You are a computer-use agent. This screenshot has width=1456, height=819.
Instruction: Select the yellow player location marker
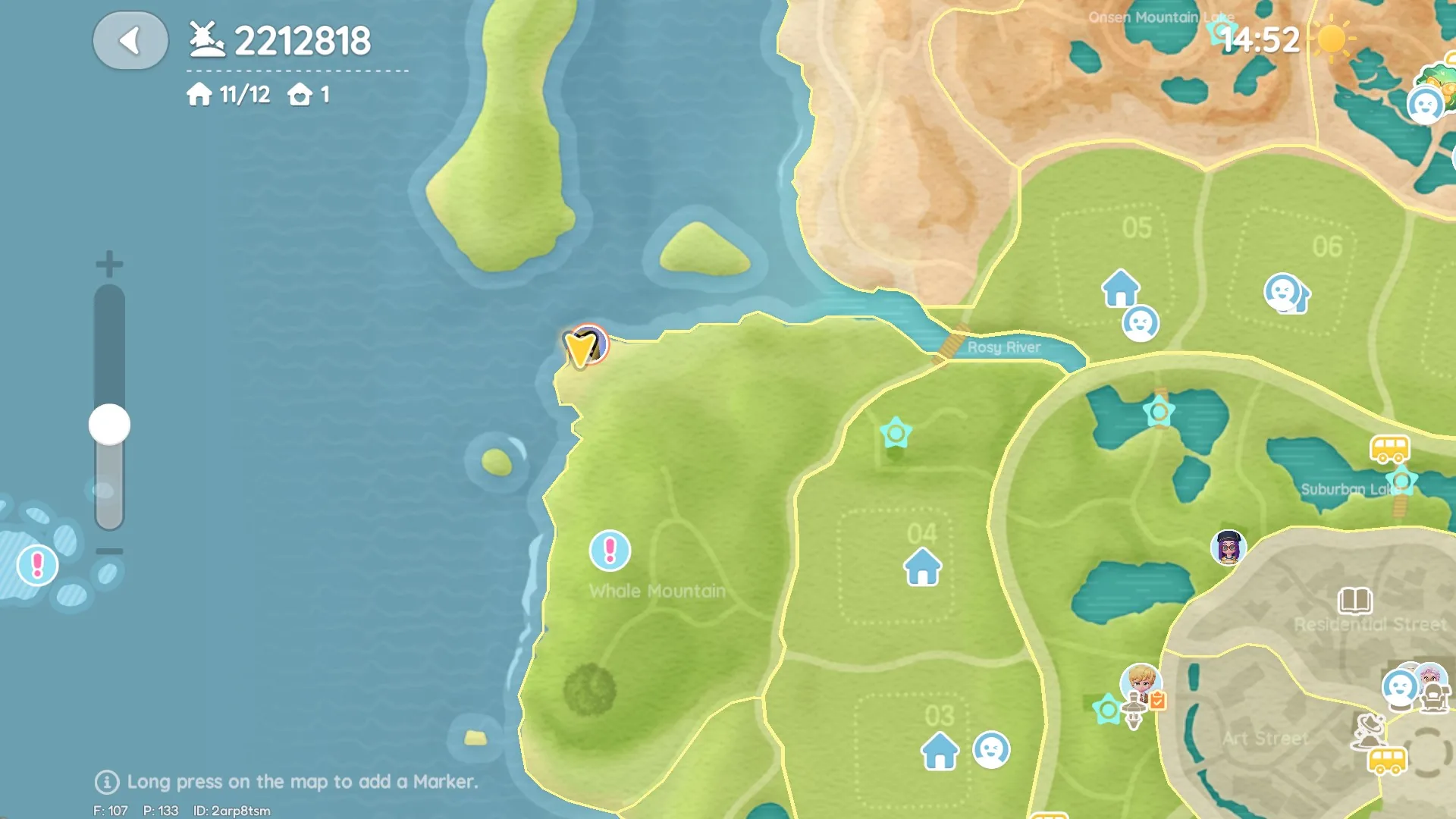582,347
